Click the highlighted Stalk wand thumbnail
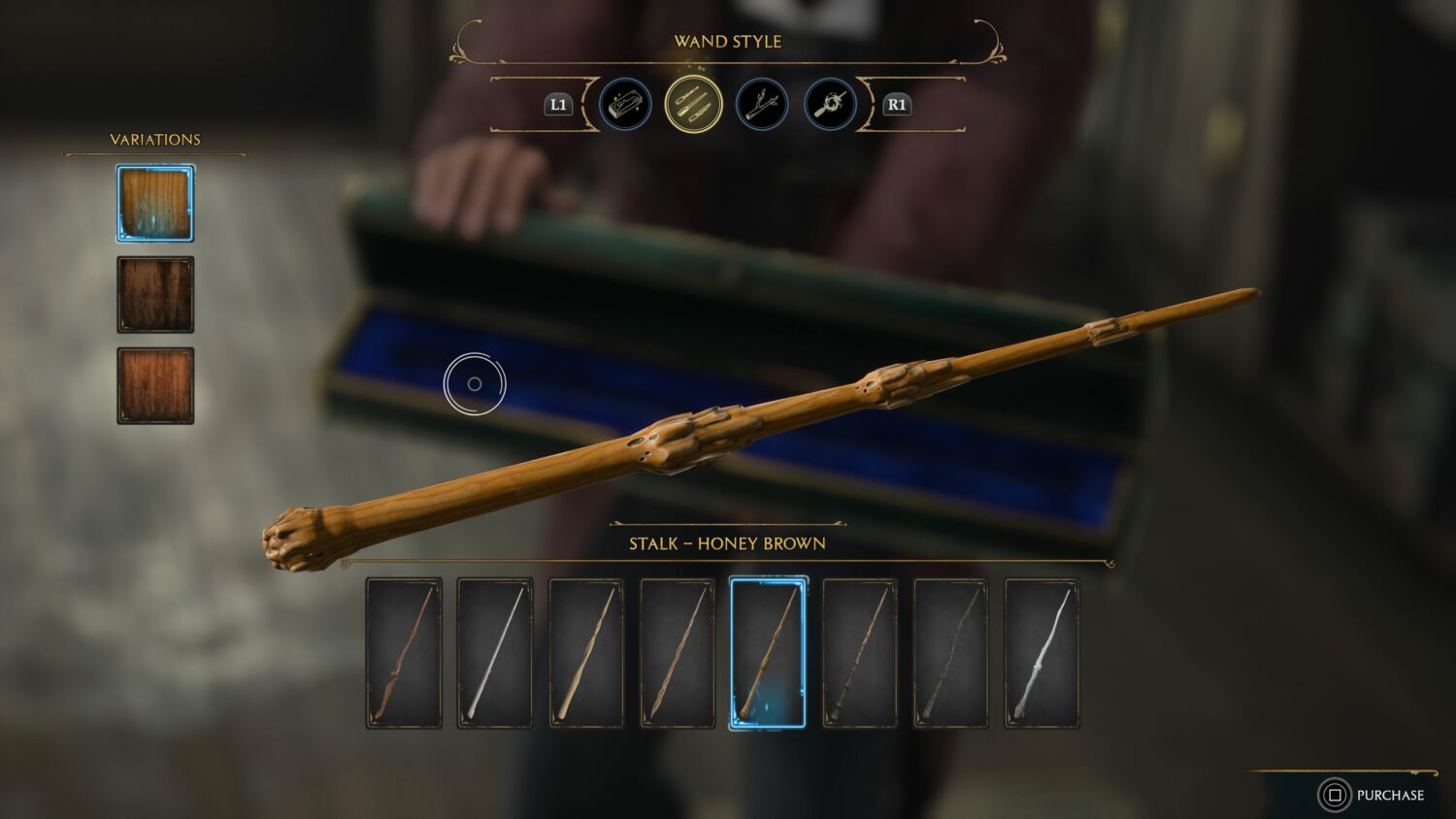 (x=768, y=653)
